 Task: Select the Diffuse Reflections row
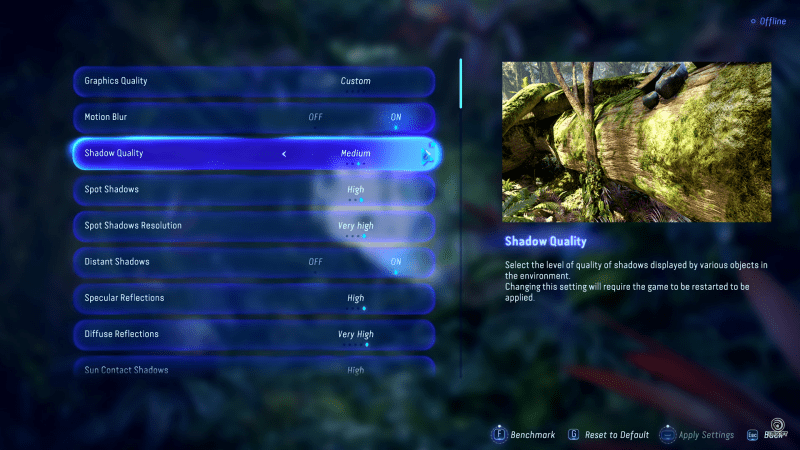tap(254, 334)
